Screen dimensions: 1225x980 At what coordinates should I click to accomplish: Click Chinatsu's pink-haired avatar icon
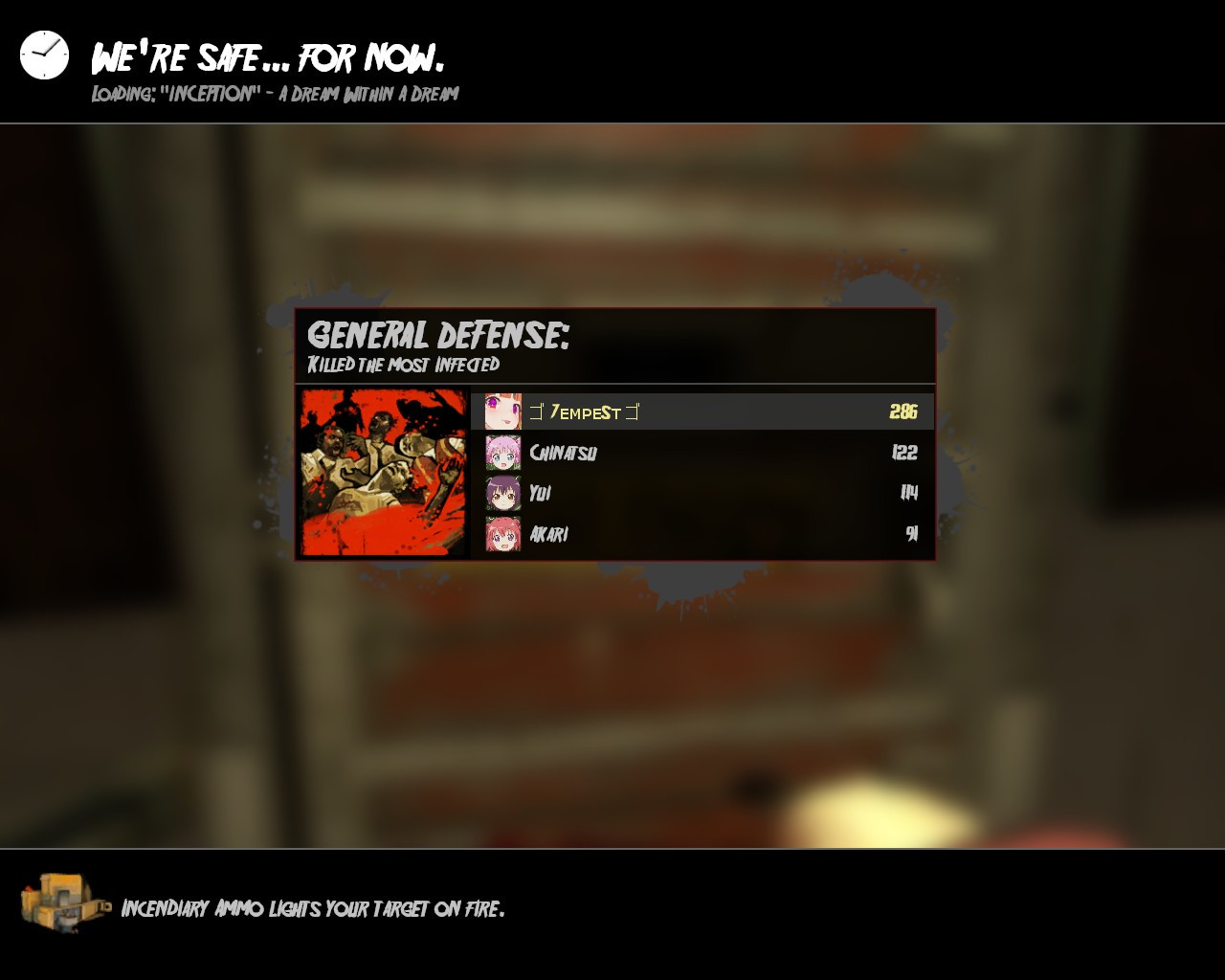[x=501, y=452]
